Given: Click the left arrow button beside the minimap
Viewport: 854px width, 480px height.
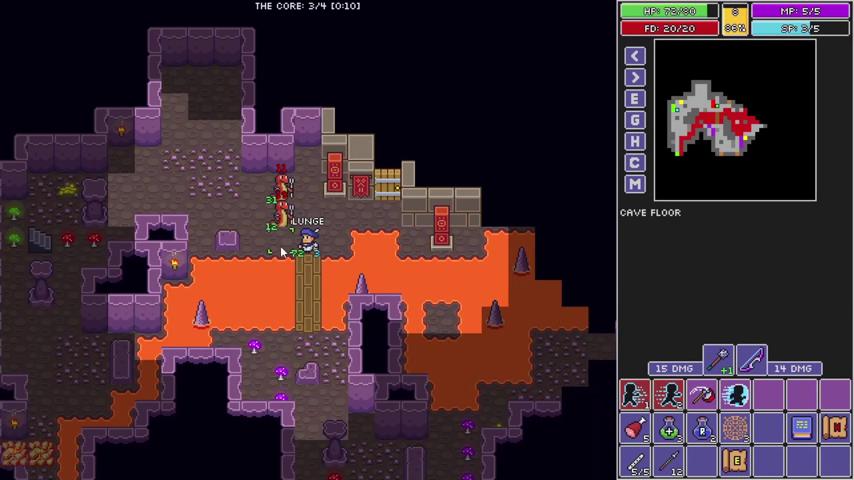Looking at the screenshot, I should pos(635,56).
